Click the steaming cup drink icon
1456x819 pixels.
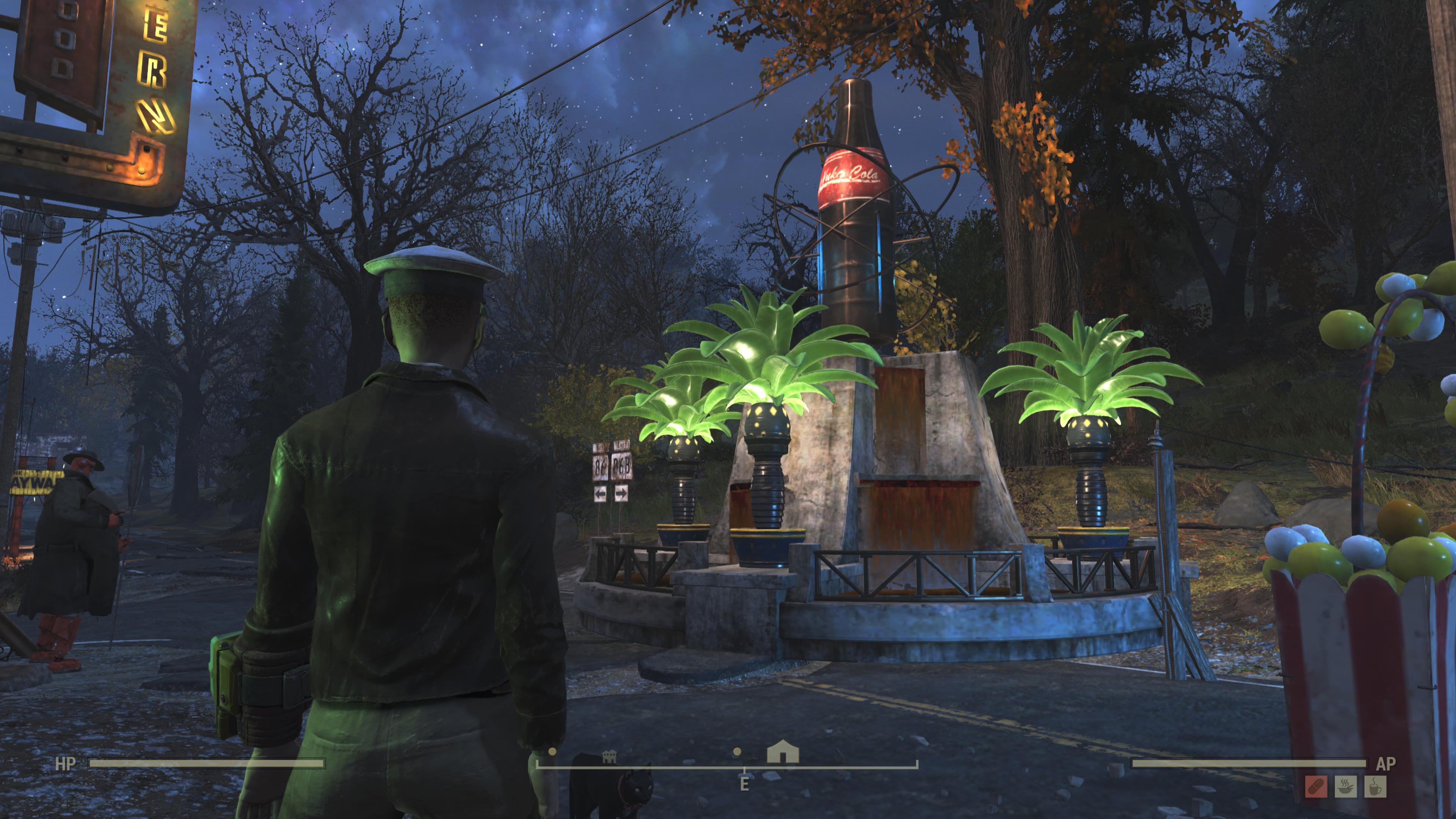point(1374,786)
